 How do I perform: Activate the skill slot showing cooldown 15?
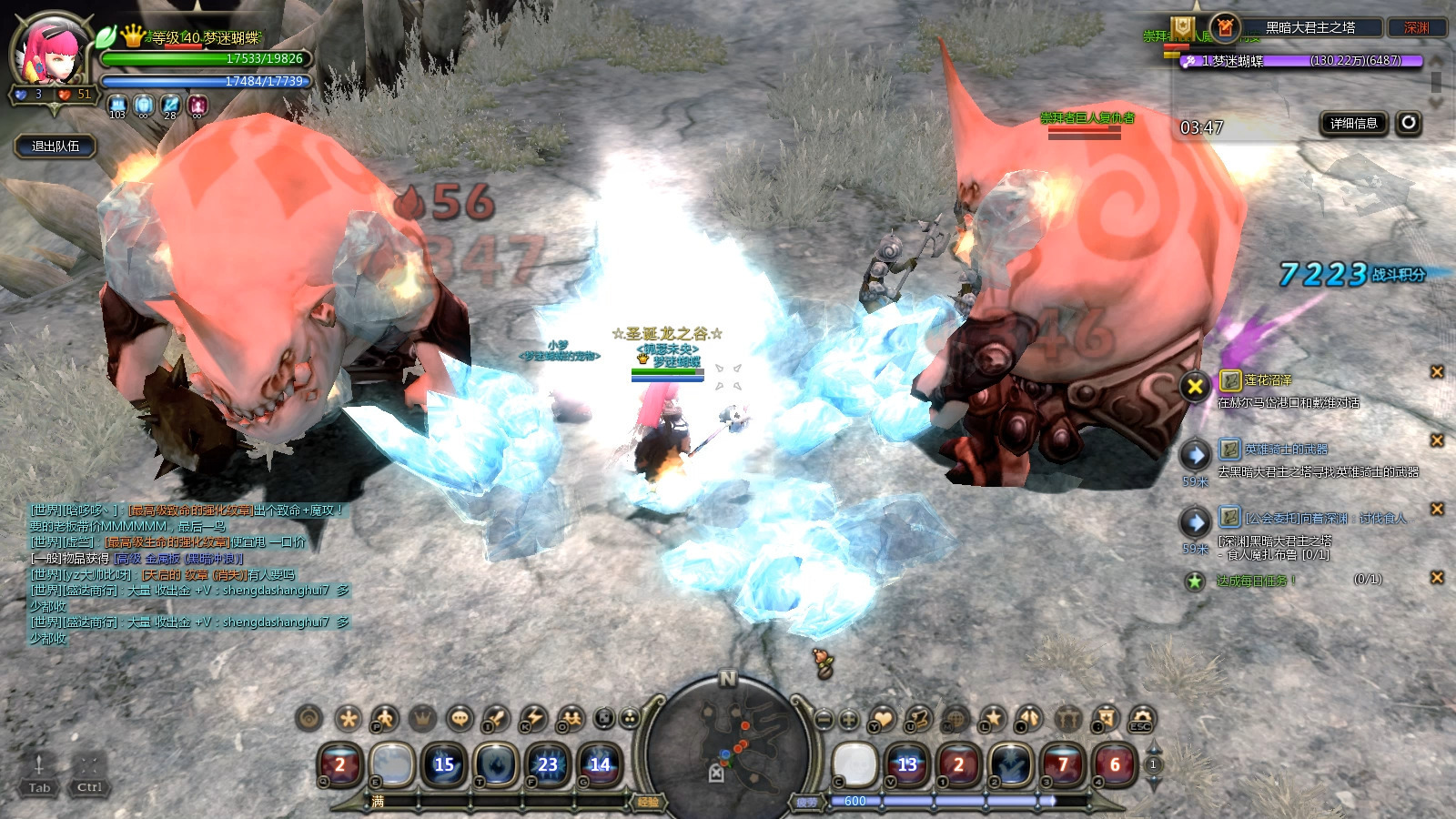pos(443,764)
